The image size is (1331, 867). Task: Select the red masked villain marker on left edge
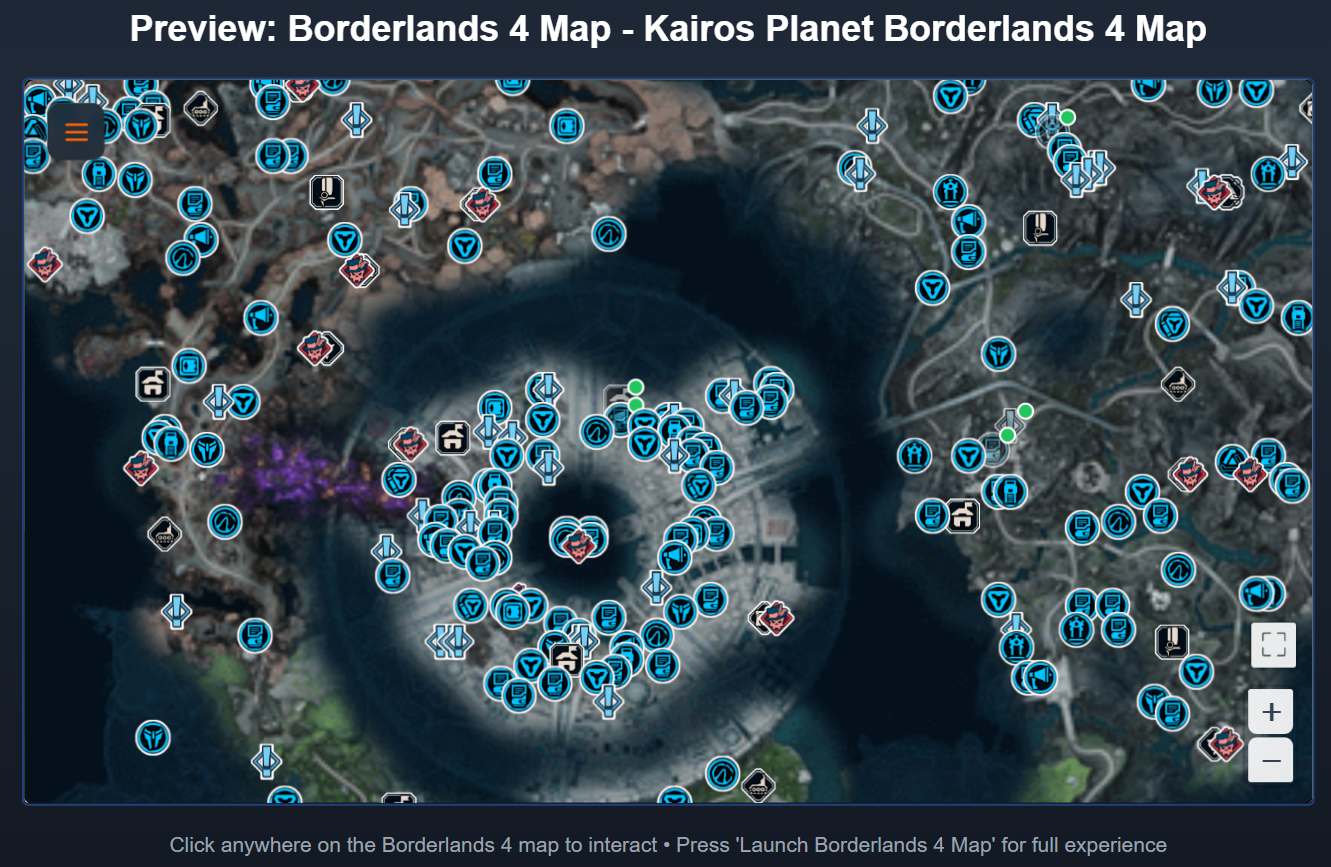click(44, 266)
